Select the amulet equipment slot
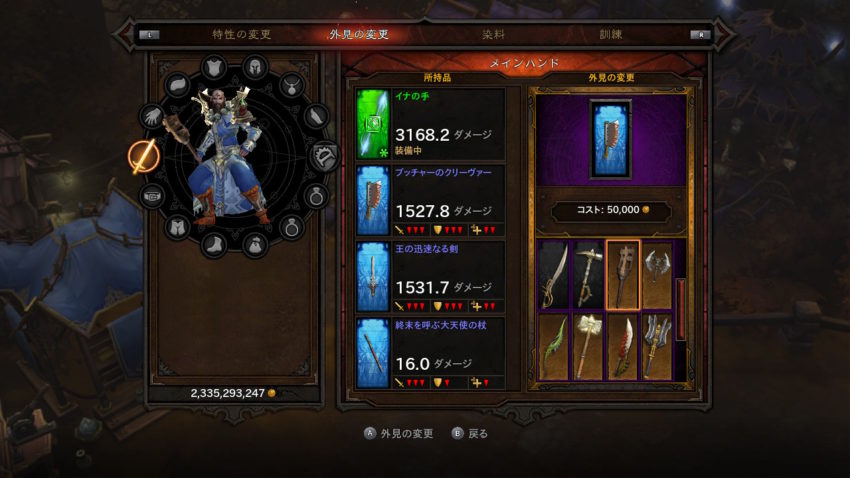The image size is (850, 478). point(291,85)
